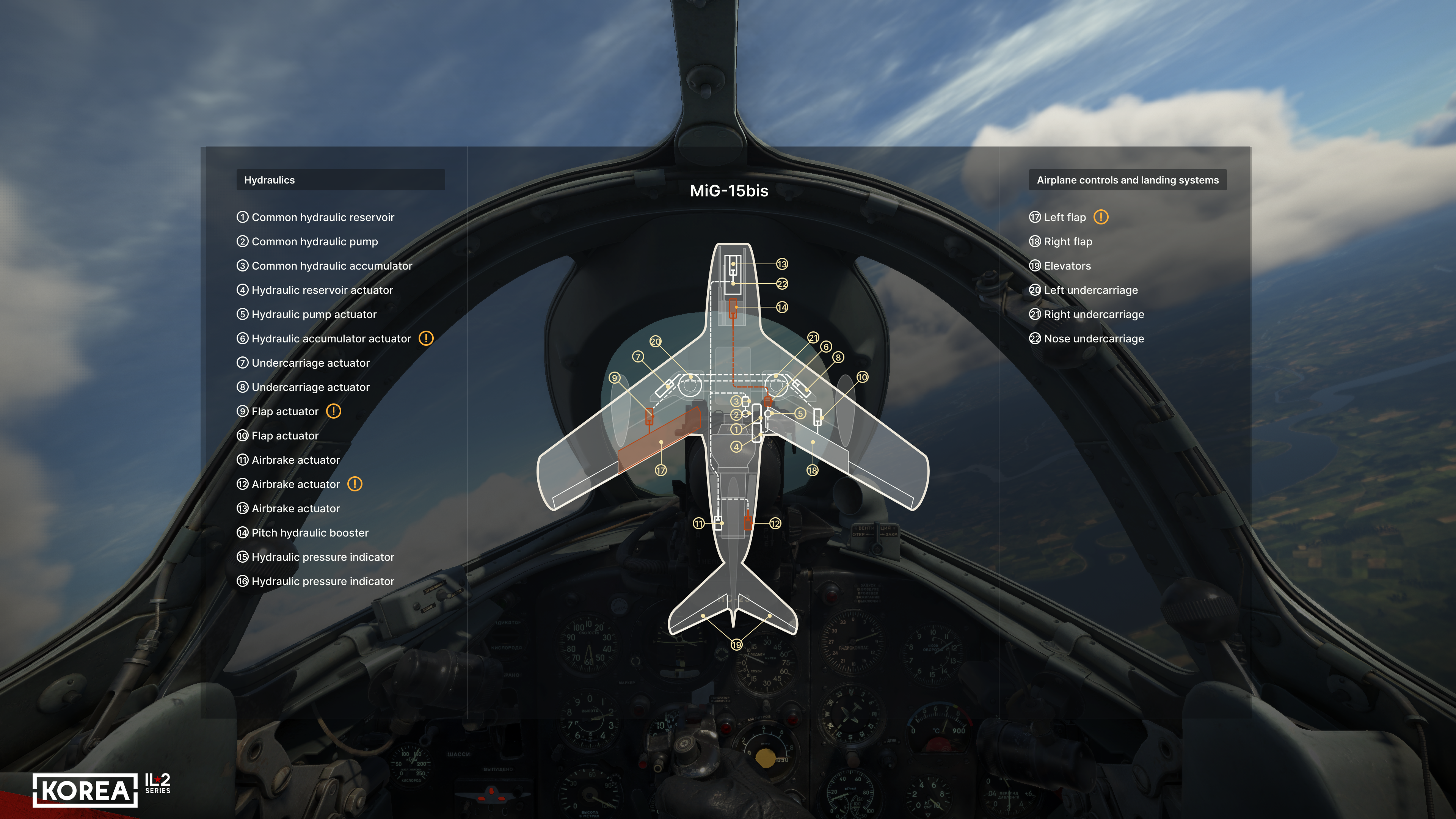Click marker 13 at the diagram's nose
This screenshot has width=1456, height=819.
pos(782,264)
